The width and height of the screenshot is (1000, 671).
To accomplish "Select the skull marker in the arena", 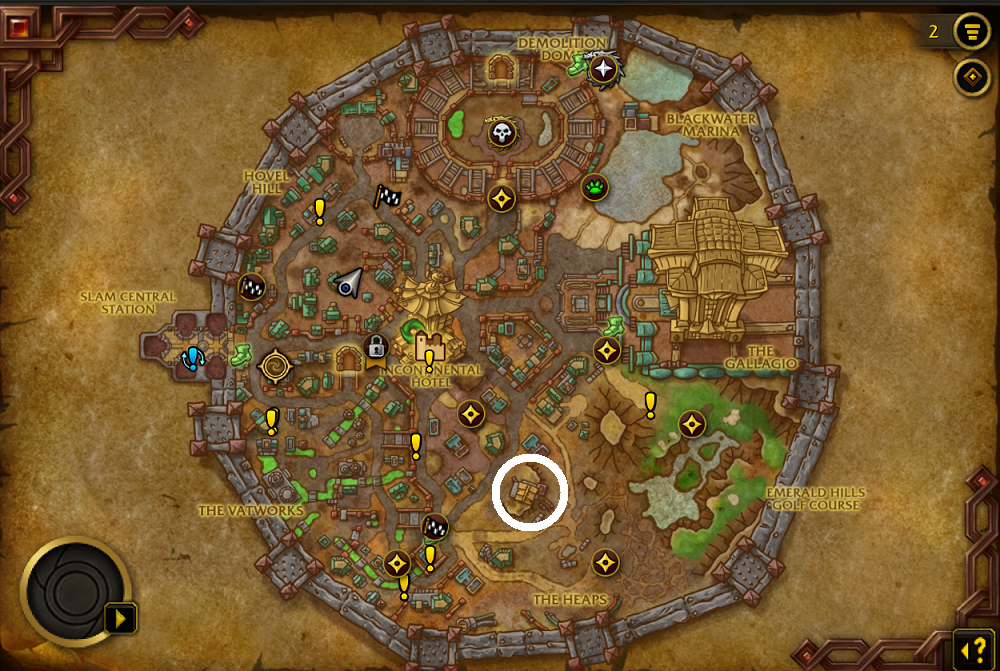I will pyautogui.click(x=501, y=132).
